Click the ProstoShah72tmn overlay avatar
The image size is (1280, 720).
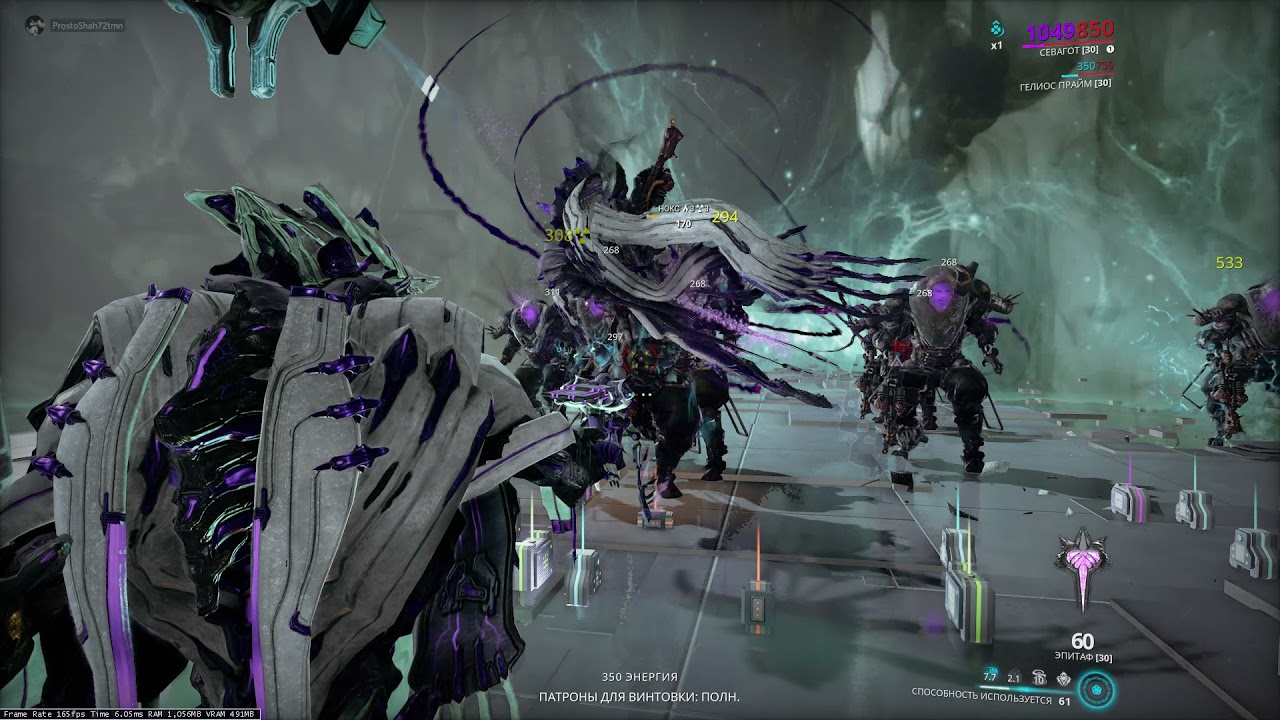(x=36, y=24)
